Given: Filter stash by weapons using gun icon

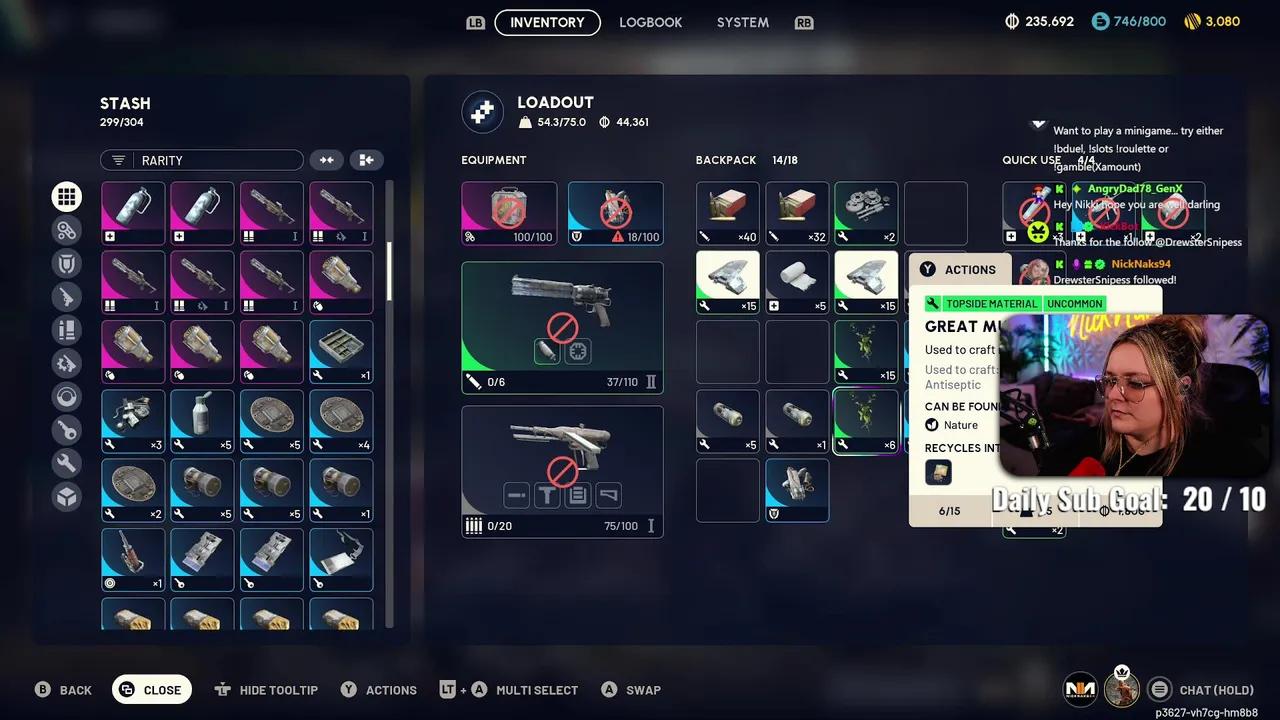Looking at the screenshot, I should (x=67, y=296).
